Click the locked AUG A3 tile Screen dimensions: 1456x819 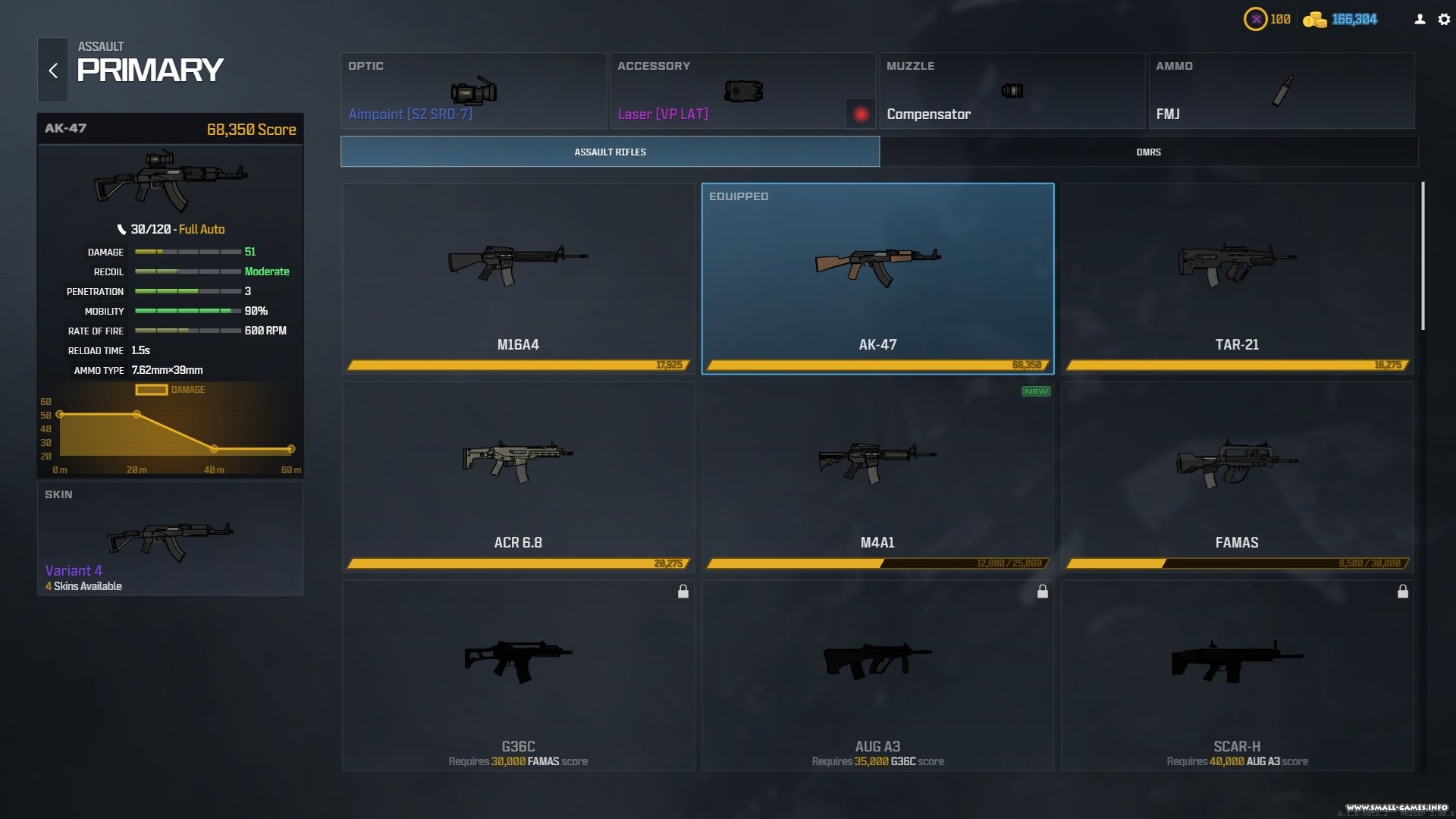pos(877,676)
